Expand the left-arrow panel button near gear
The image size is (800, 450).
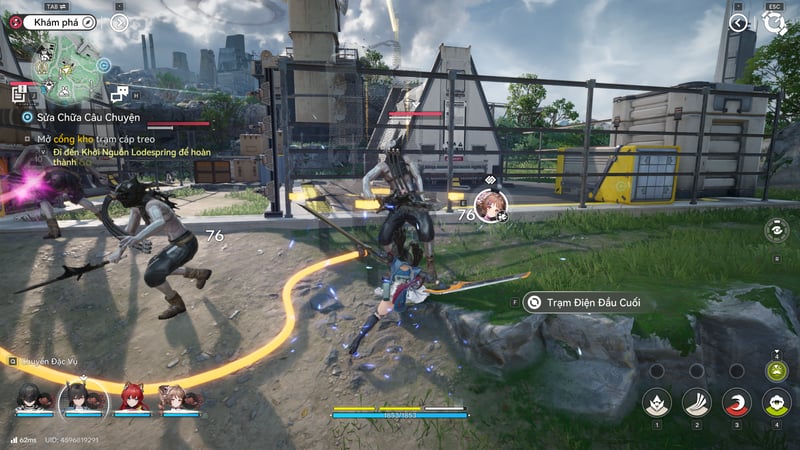(739, 22)
